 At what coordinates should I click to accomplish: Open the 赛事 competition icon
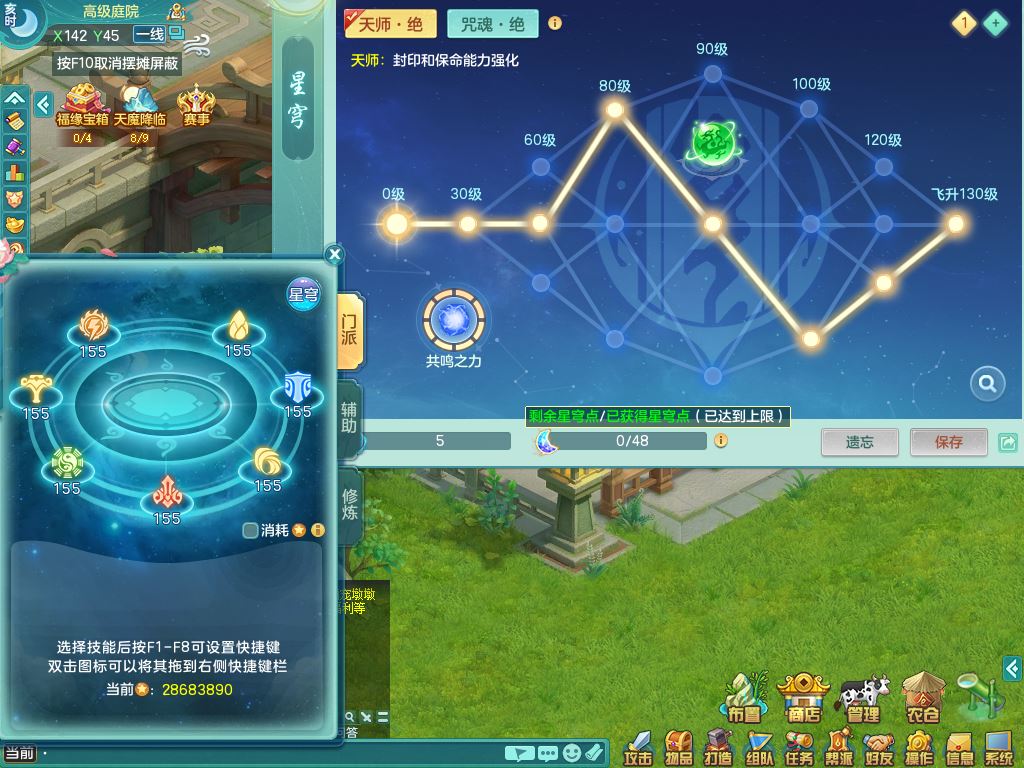tap(196, 104)
